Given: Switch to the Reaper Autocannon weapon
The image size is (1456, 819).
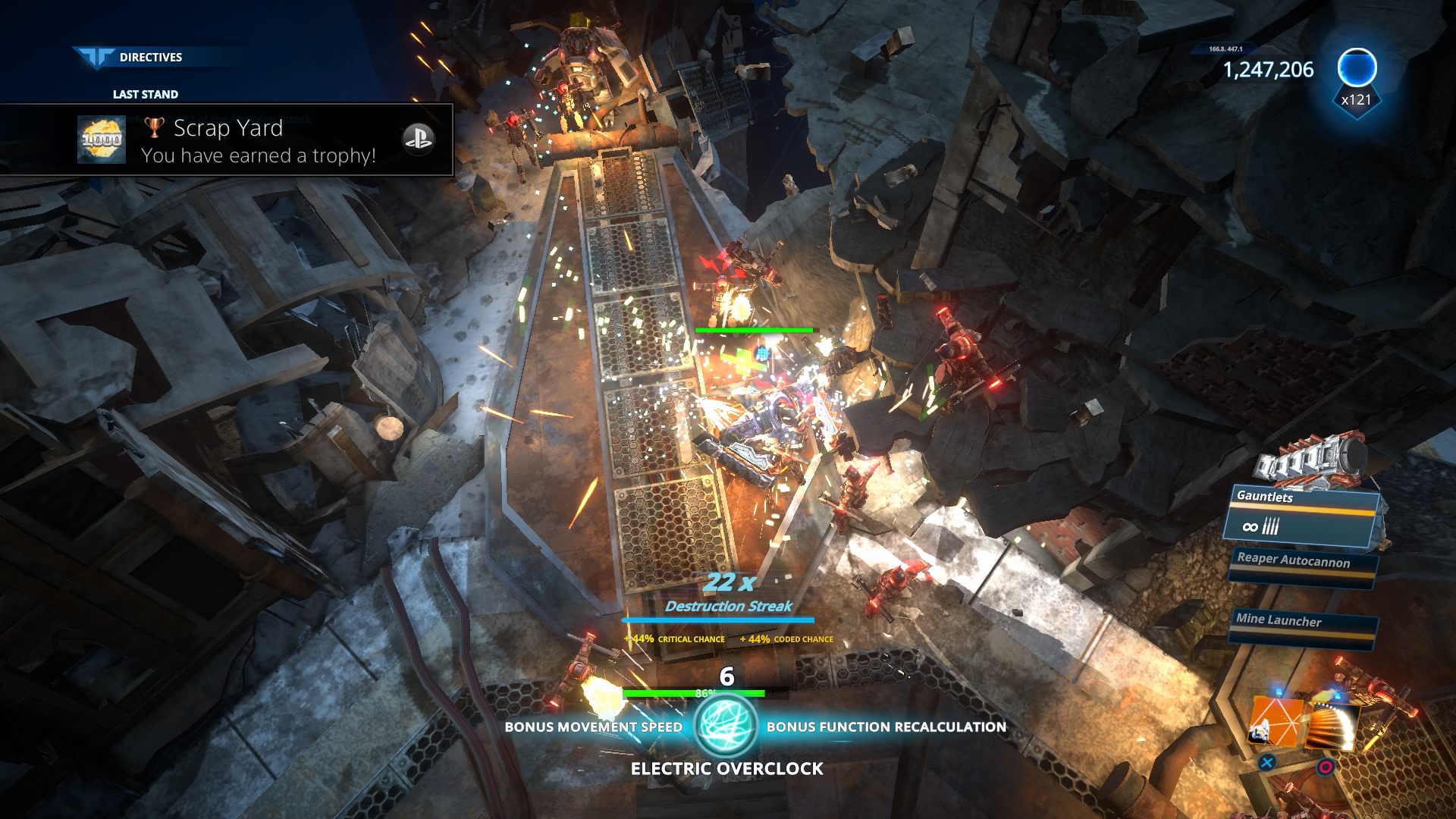Looking at the screenshot, I should pyautogui.click(x=1301, y=565).
